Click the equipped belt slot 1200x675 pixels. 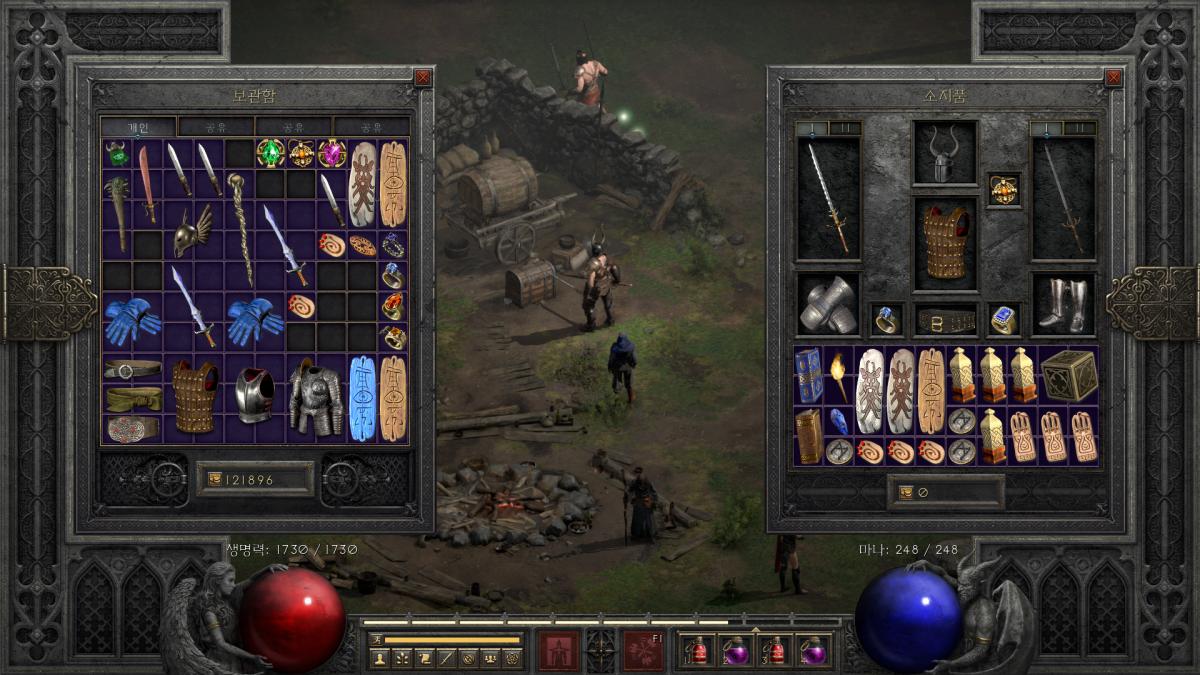(x=945, y=320)
